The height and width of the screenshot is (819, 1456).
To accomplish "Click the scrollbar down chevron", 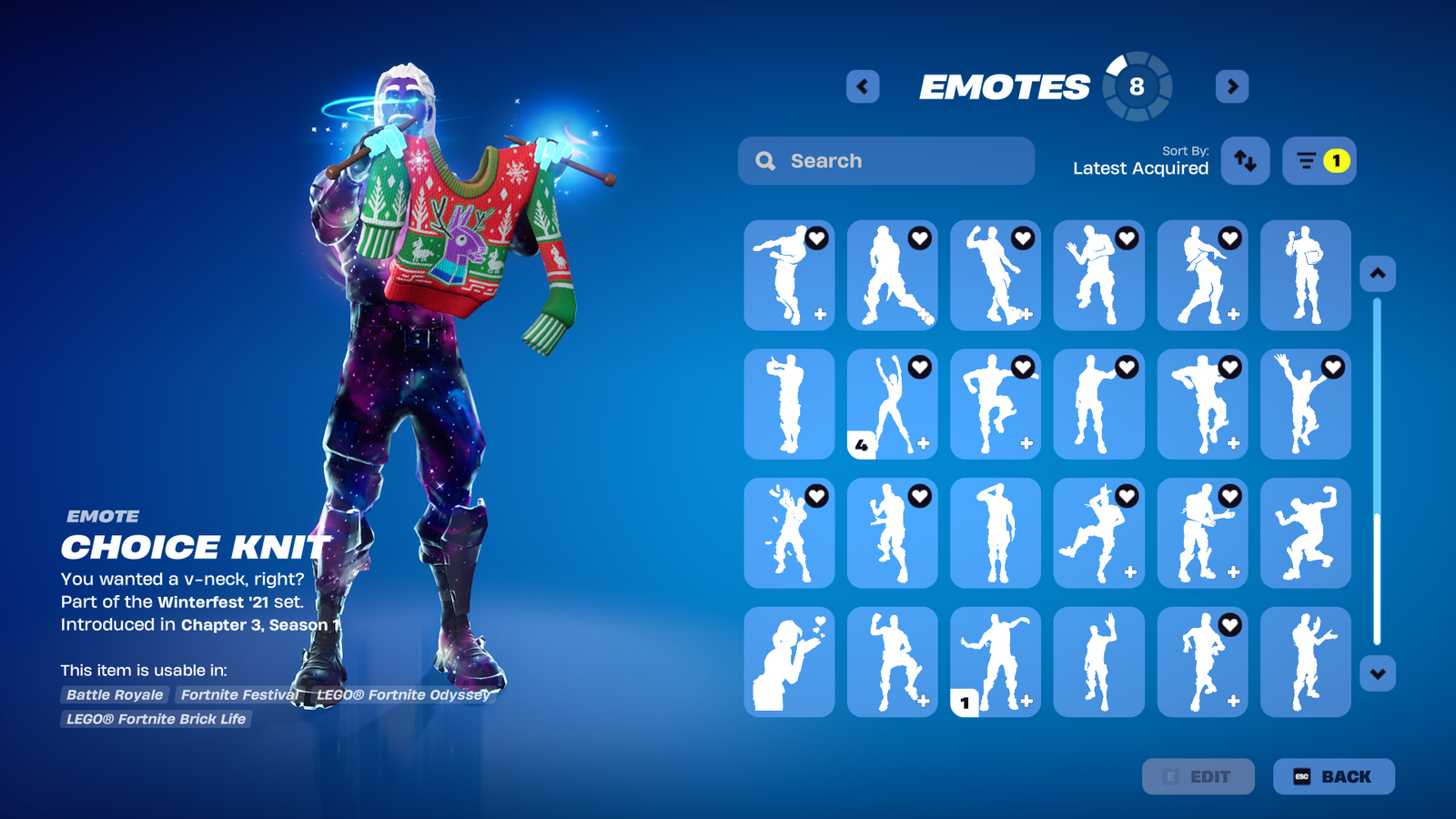I will tap(1377, 673).
